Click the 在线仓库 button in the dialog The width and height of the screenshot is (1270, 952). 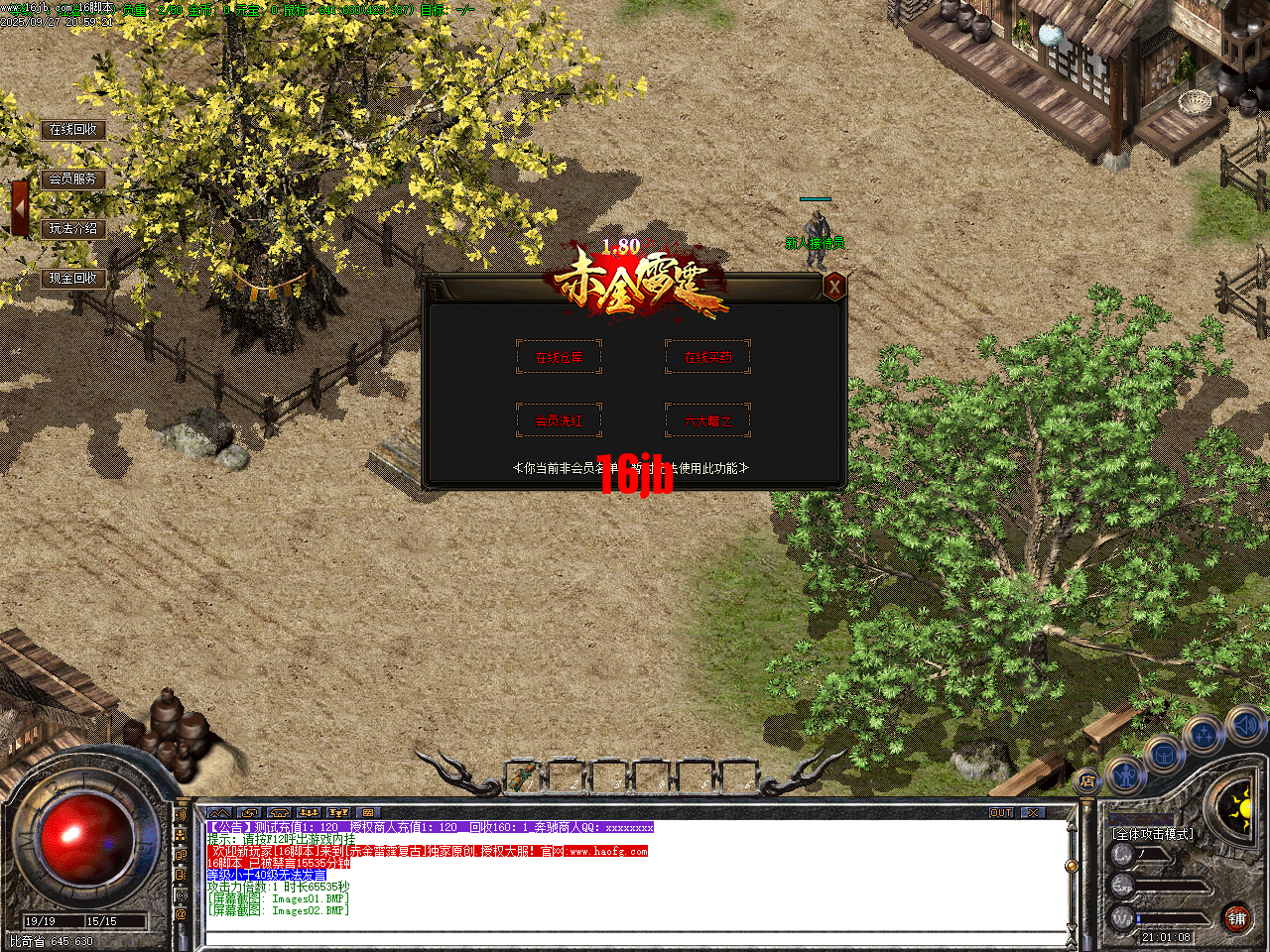(559, 357)
